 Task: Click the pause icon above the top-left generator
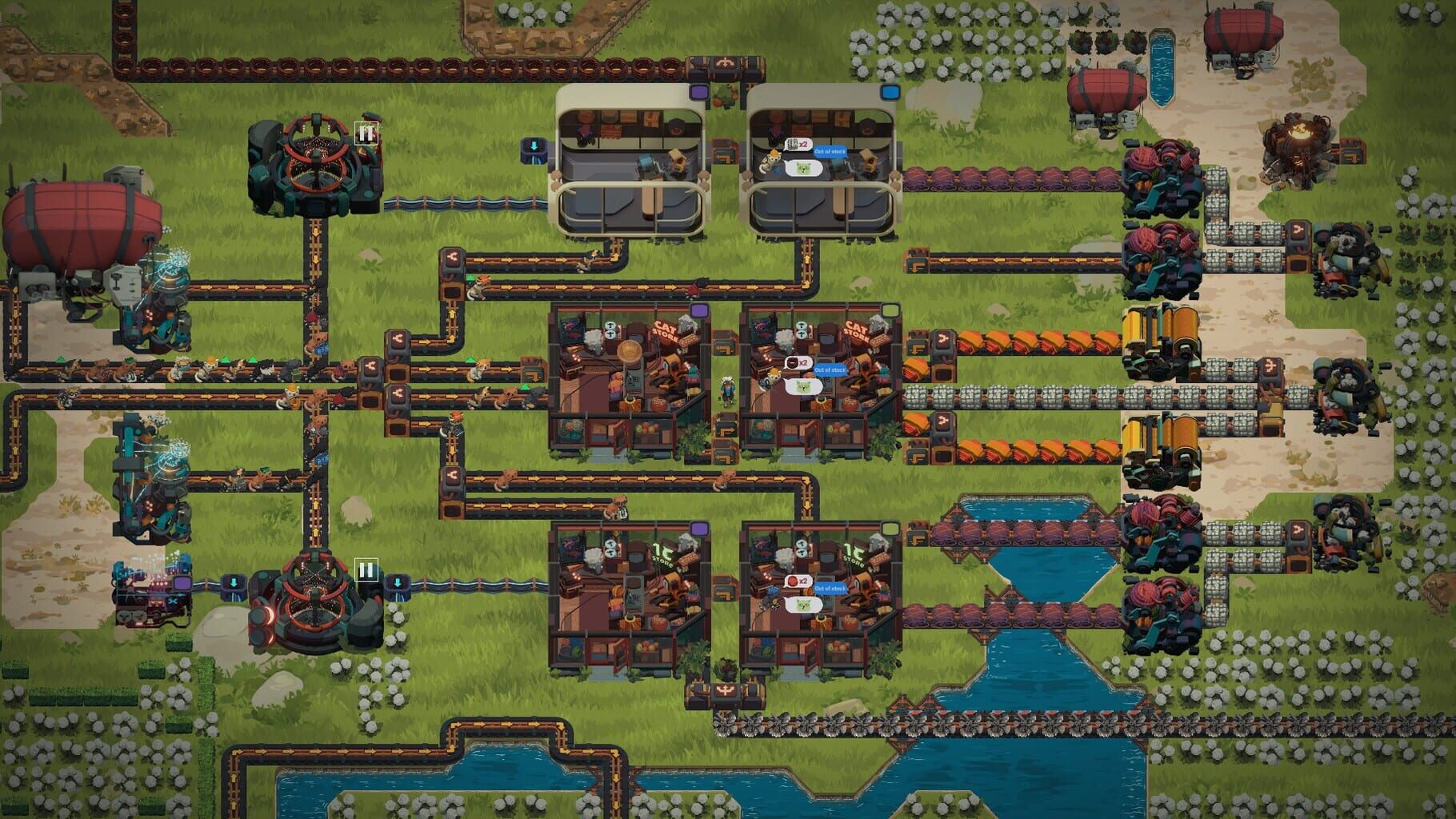click(x=366, y=134)
